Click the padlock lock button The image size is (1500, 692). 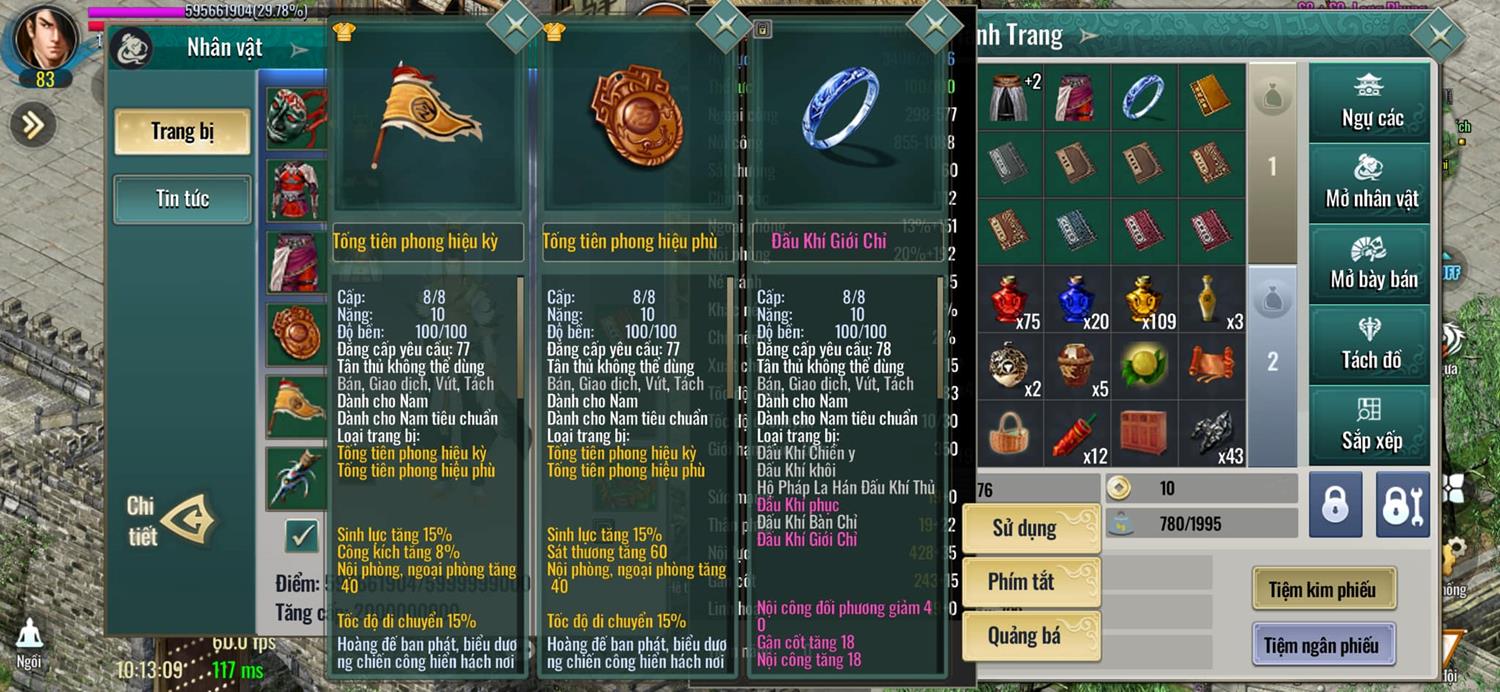[1335, 505]
